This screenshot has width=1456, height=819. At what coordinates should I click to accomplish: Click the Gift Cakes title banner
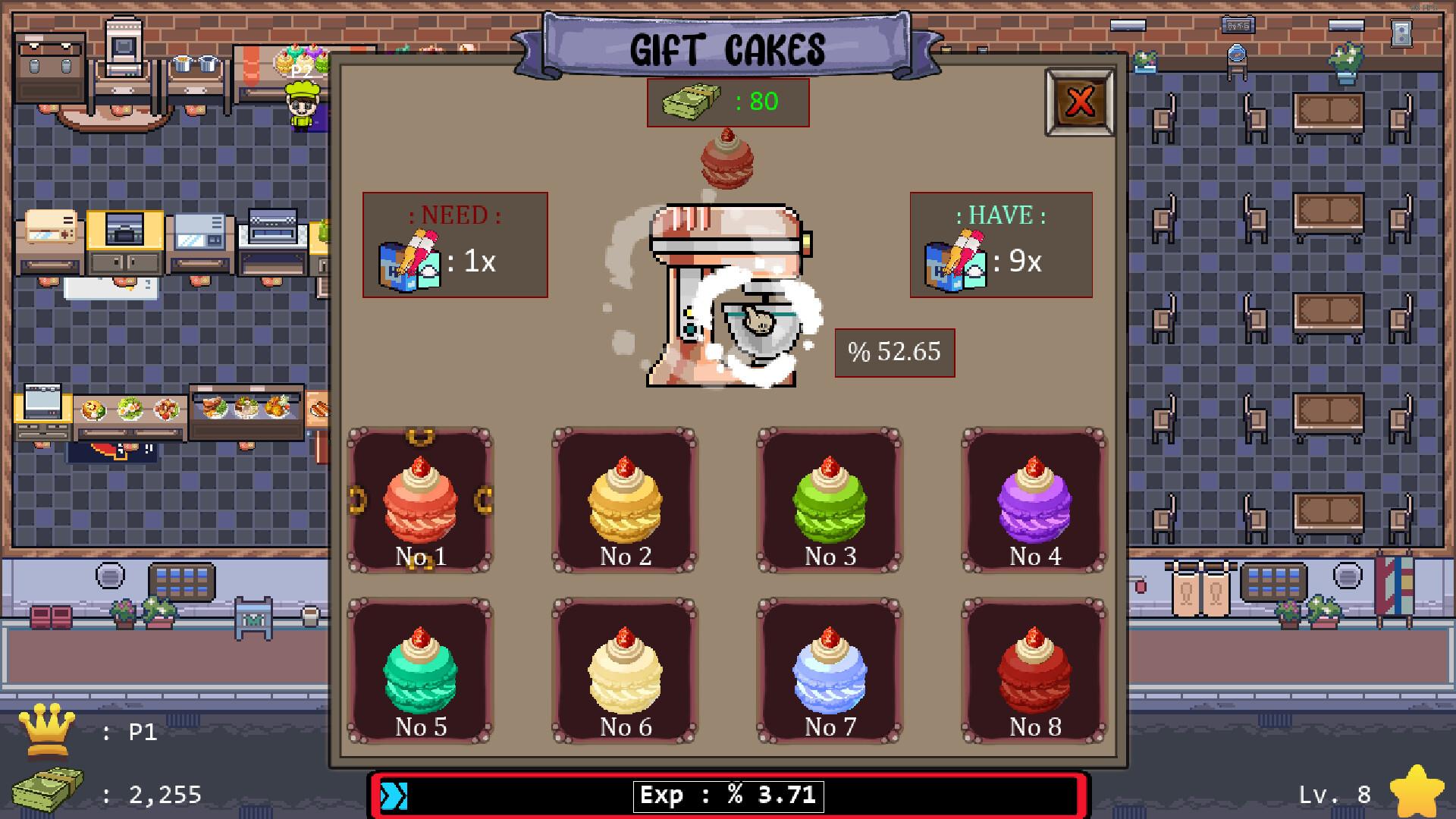(x=726, y=45)
